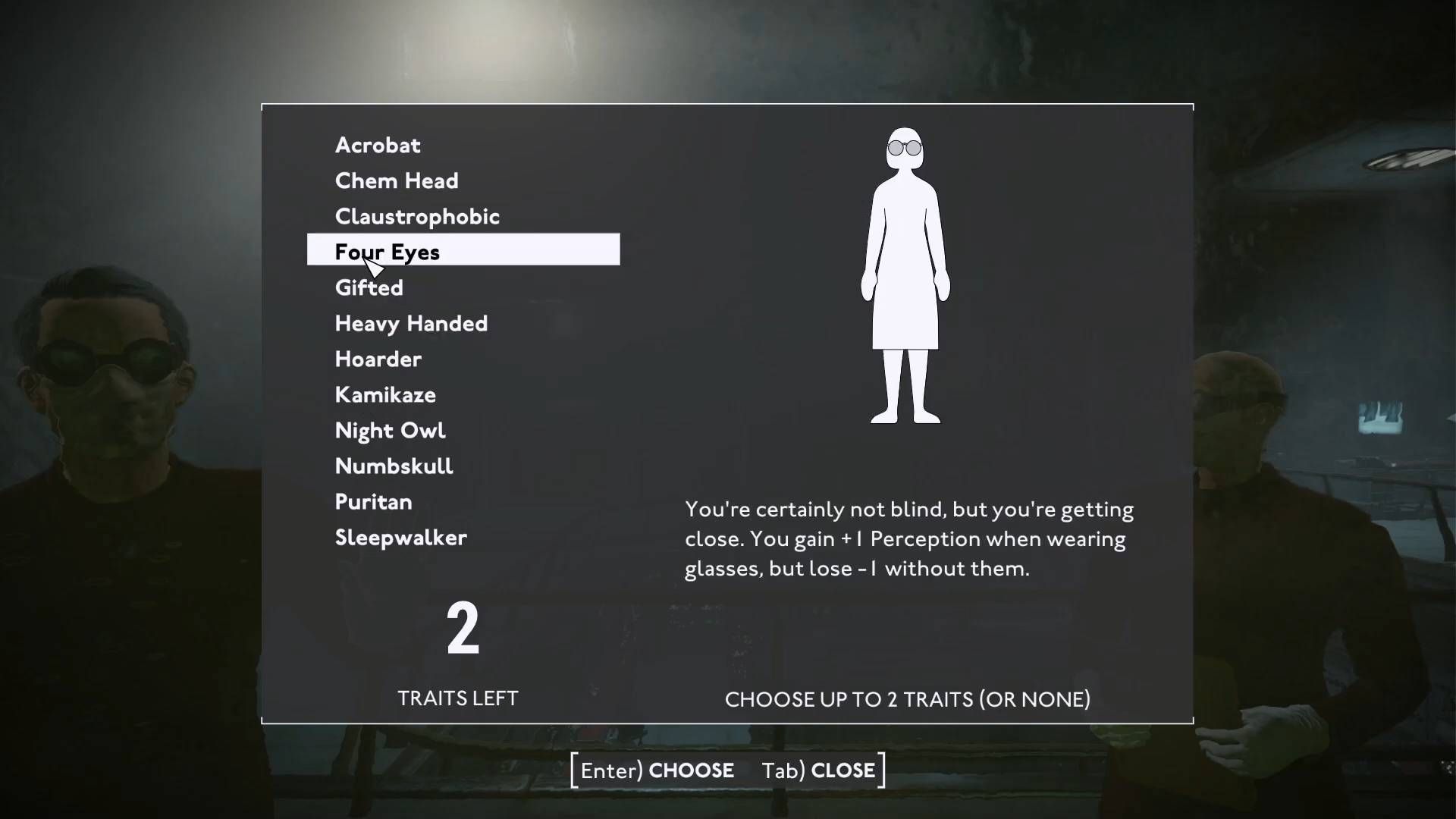
Task: Choose the Sleepwalker trait
Action: [400, 538]
